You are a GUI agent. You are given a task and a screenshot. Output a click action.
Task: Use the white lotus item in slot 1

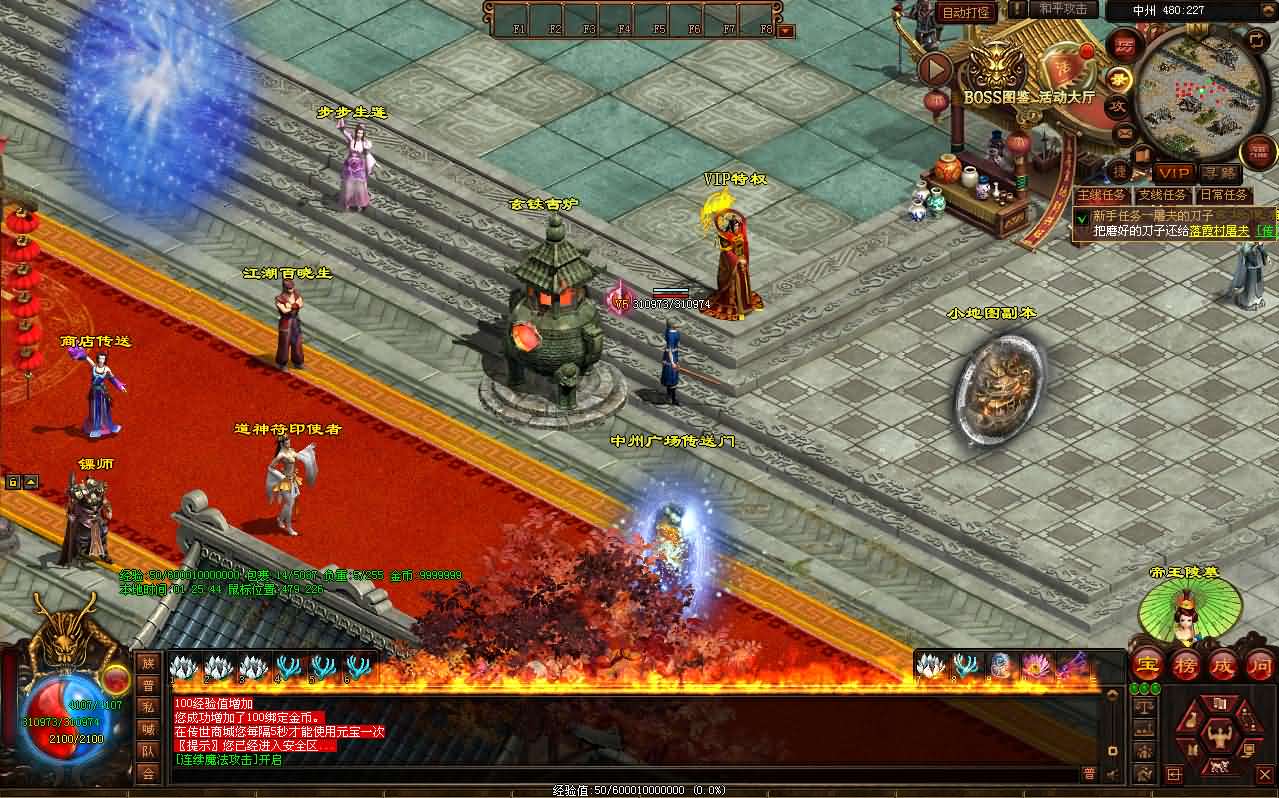pos(183,667)
